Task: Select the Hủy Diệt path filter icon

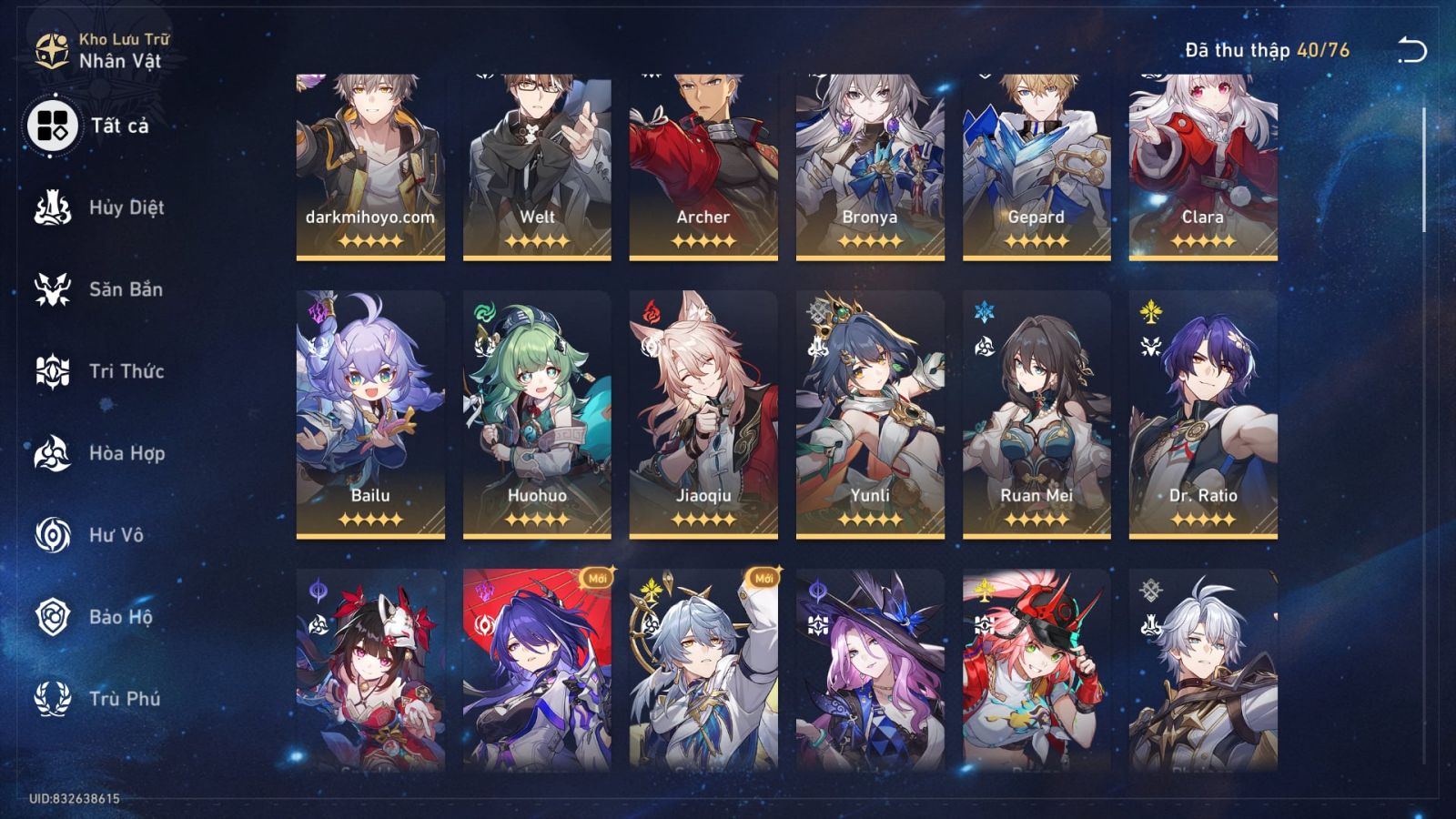Action: click(55, 207)
